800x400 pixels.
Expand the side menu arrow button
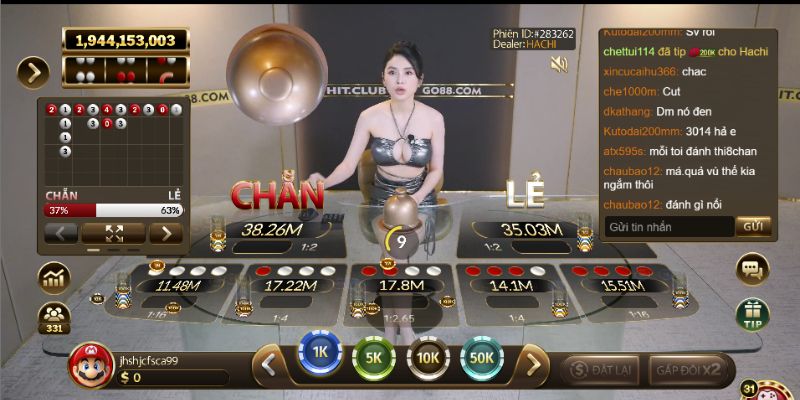tap(33, 72)
